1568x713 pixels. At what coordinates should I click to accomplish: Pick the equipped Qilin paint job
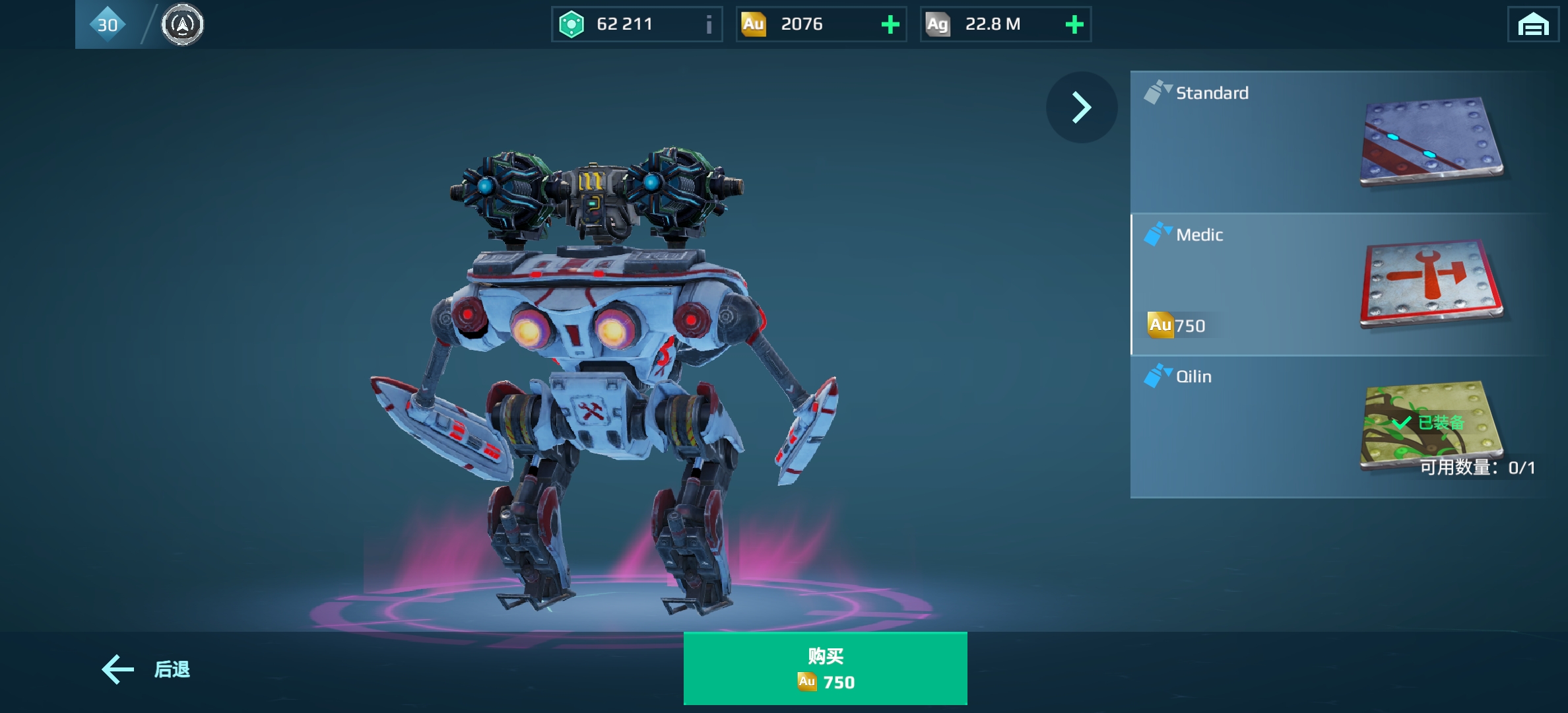coord(1340,427)
